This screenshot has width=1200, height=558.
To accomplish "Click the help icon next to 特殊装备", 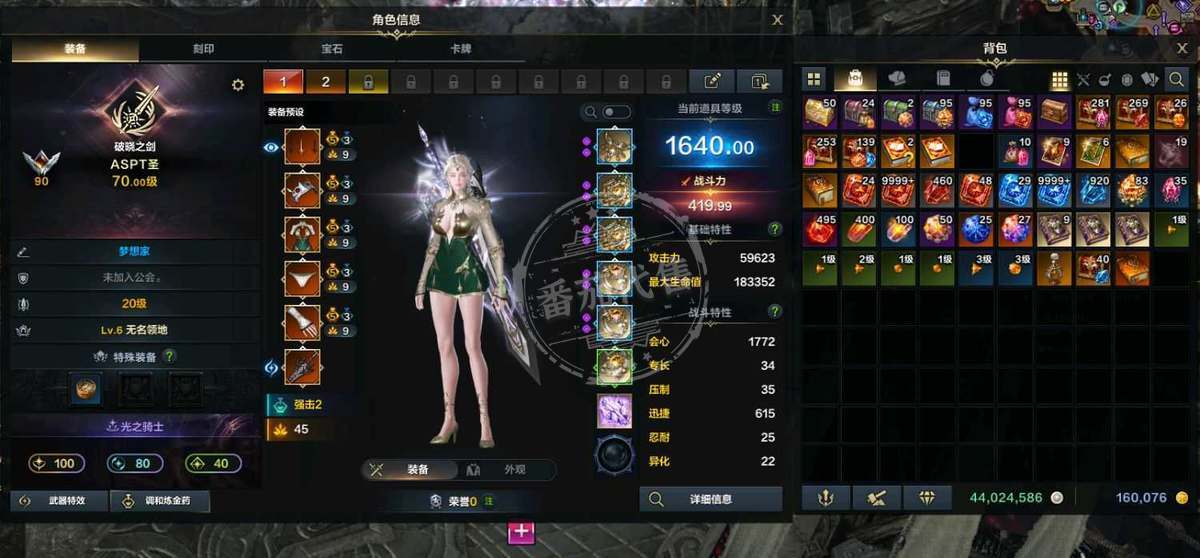I will pyautogui.click(x=170, y=355).
